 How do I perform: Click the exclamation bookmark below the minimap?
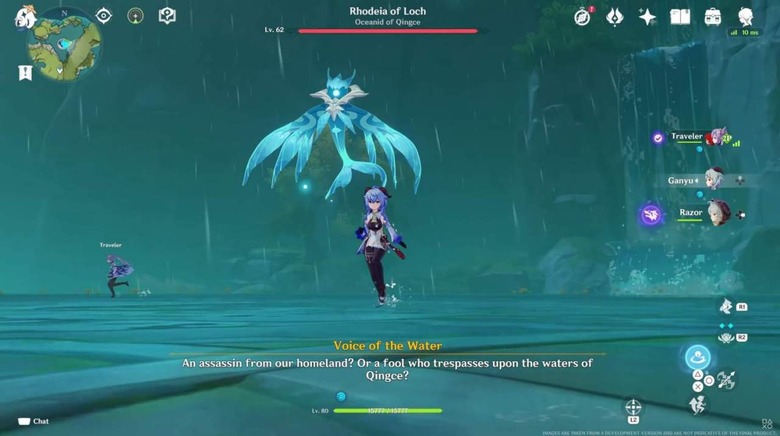[25, 73]
